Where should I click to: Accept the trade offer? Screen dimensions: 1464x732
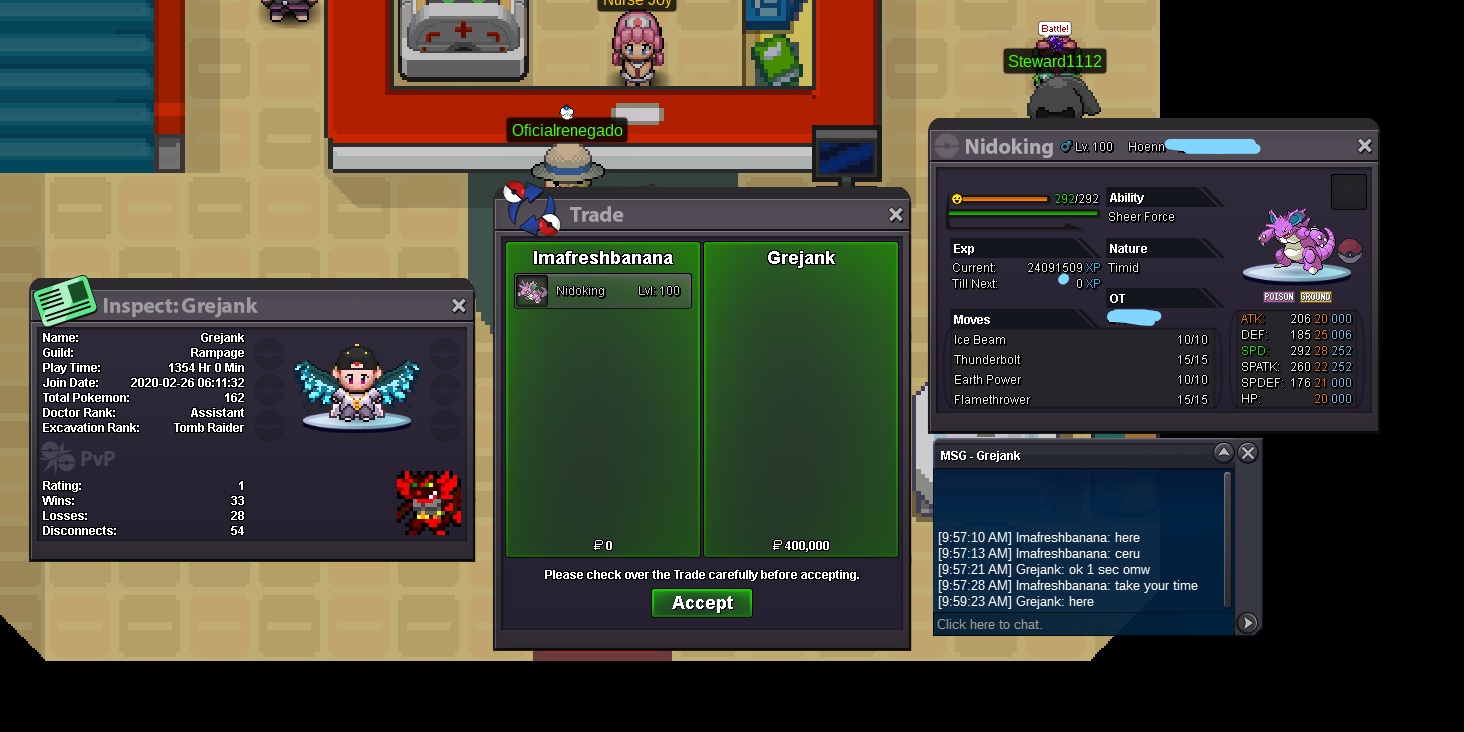coord(701,603)
